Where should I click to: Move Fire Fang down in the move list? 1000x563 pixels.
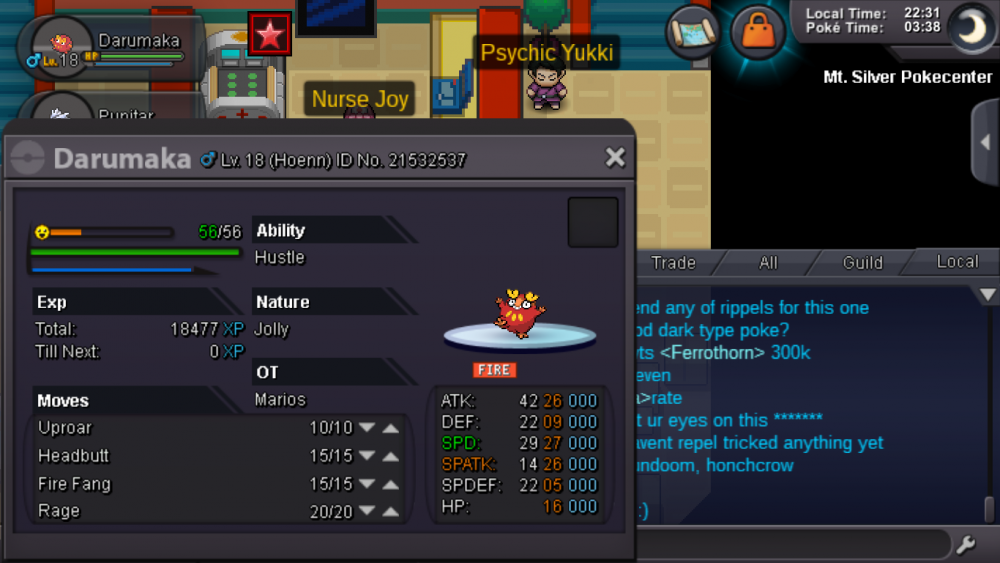[x=367, y=484]
